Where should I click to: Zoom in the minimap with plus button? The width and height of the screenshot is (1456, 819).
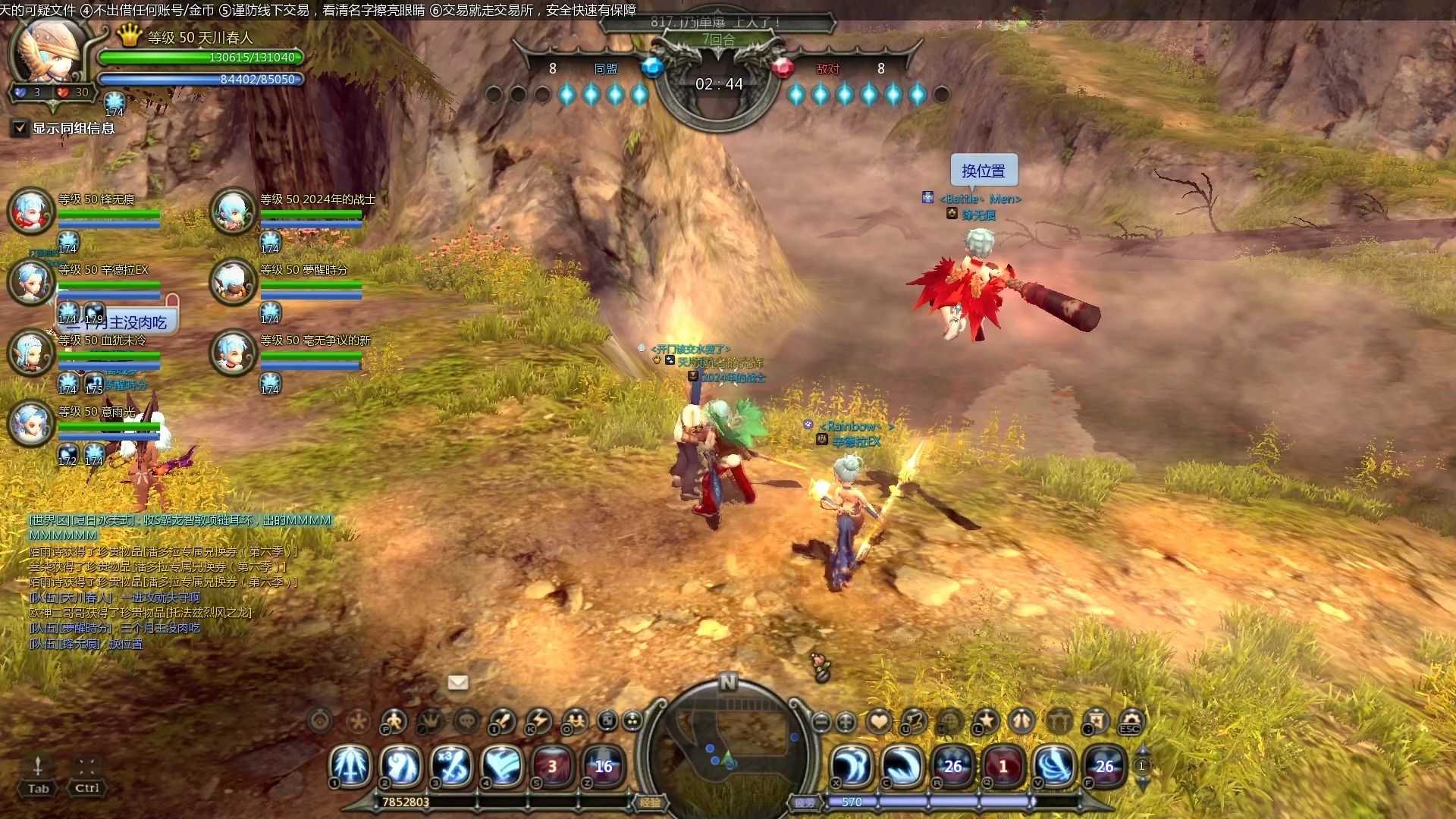pos(846,722)
